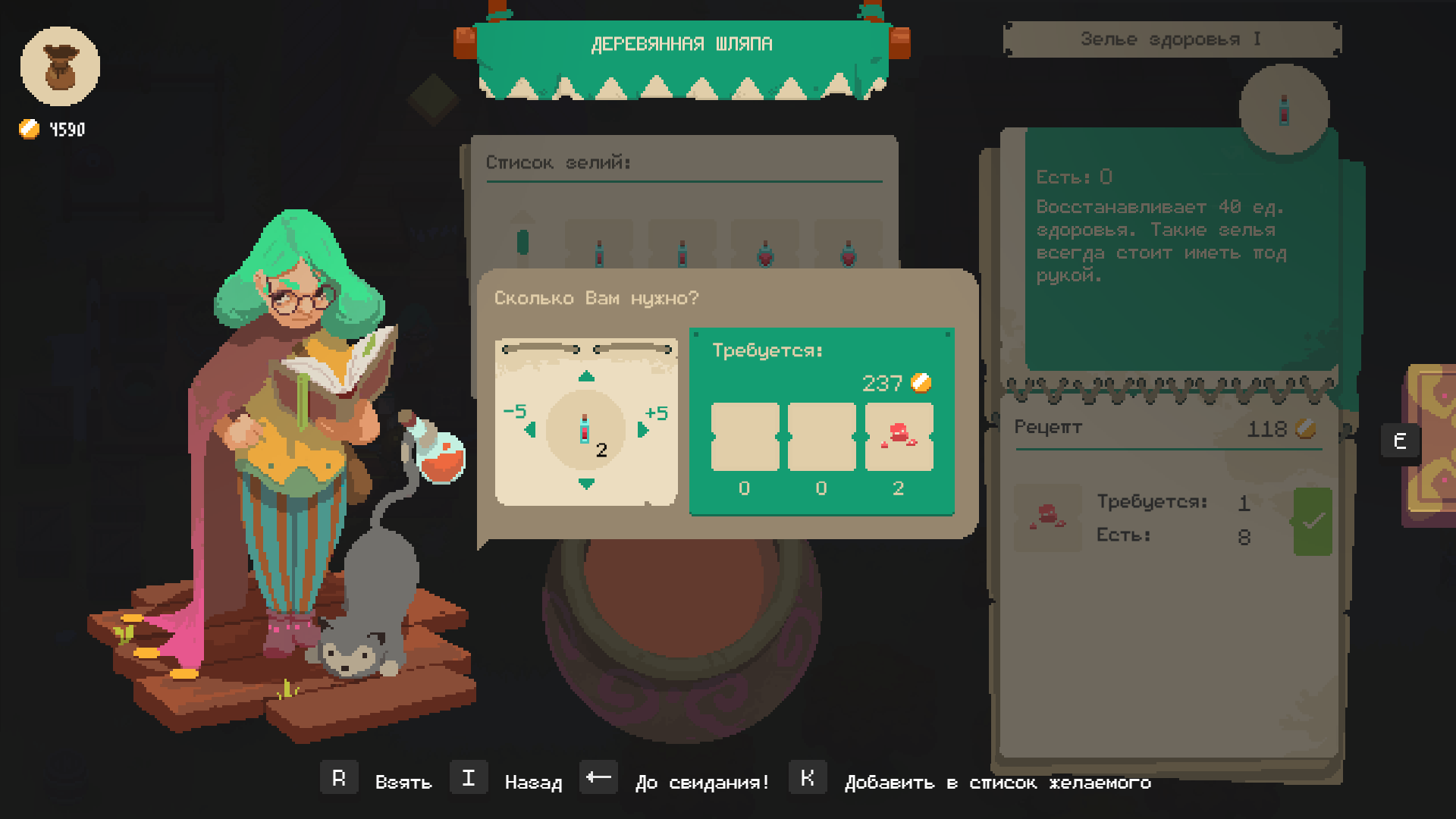The height and width of the screenshot is (819, 1456).
Task: Select the red jelly ingredient in the Рецепт list
Action: click(x=1047, y=517)
